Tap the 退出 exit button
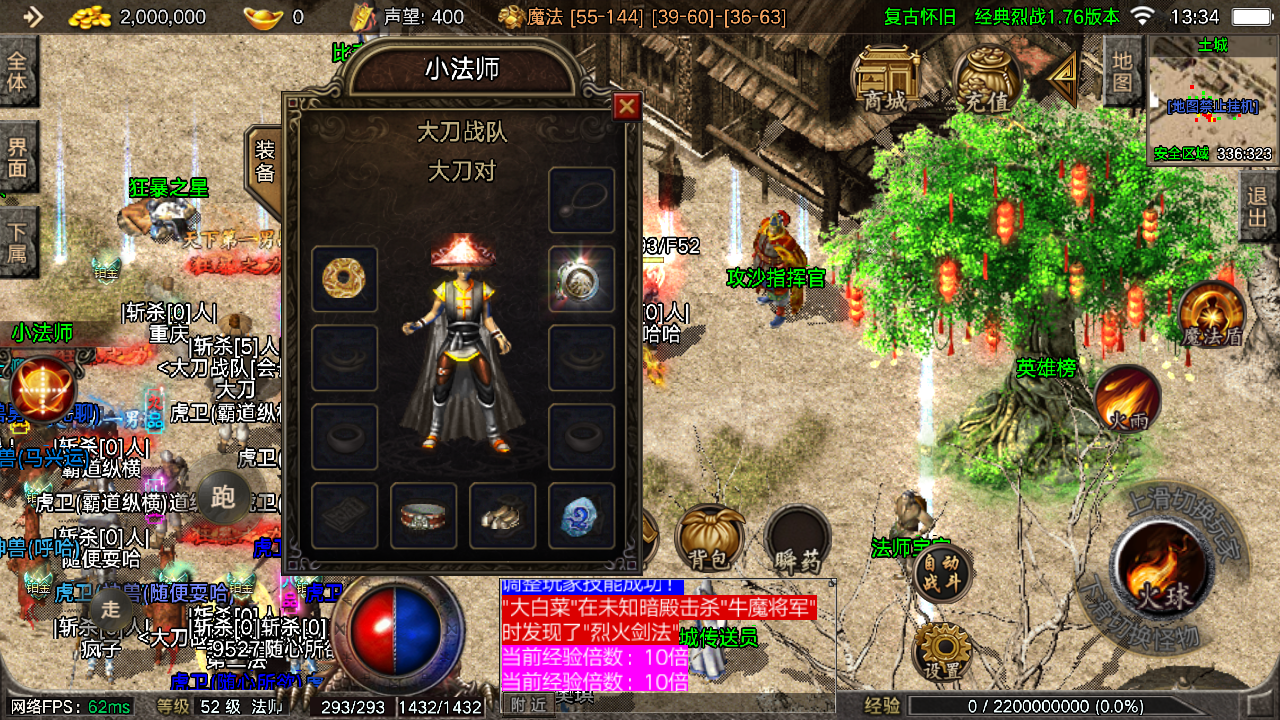1280x720 pixels. click(1258, 207)
